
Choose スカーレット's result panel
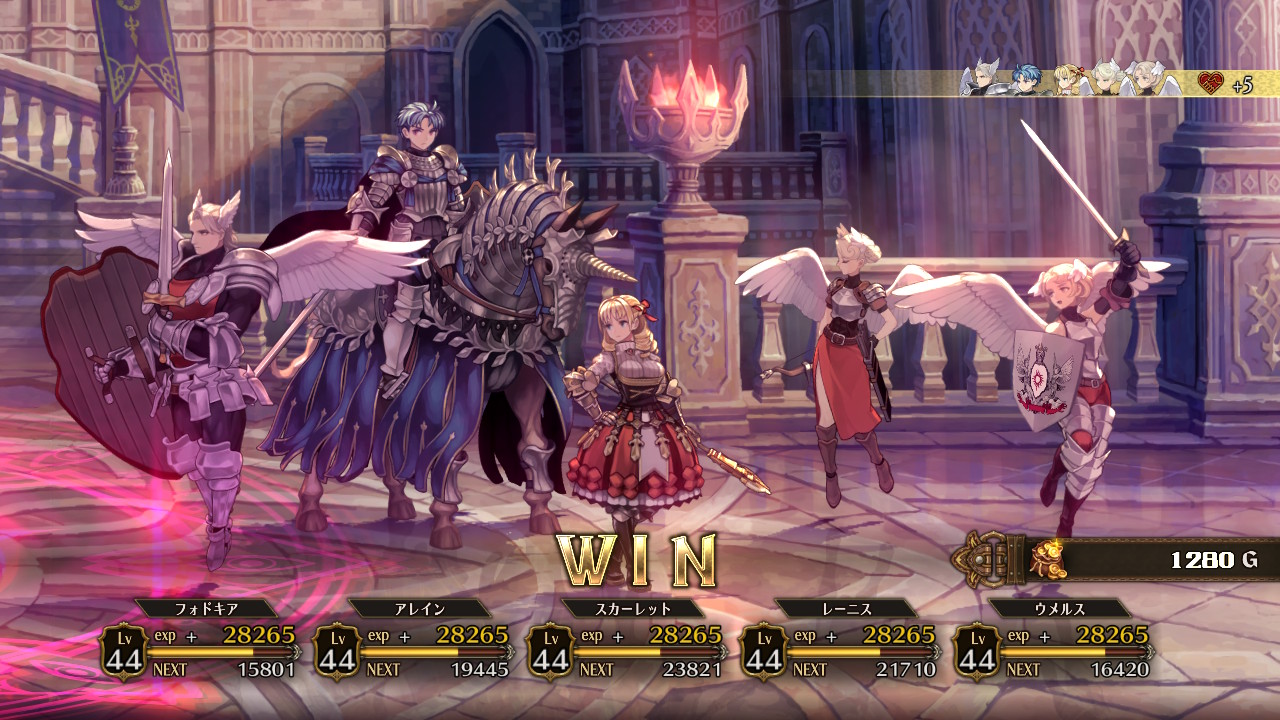click(x=626, y=642)
